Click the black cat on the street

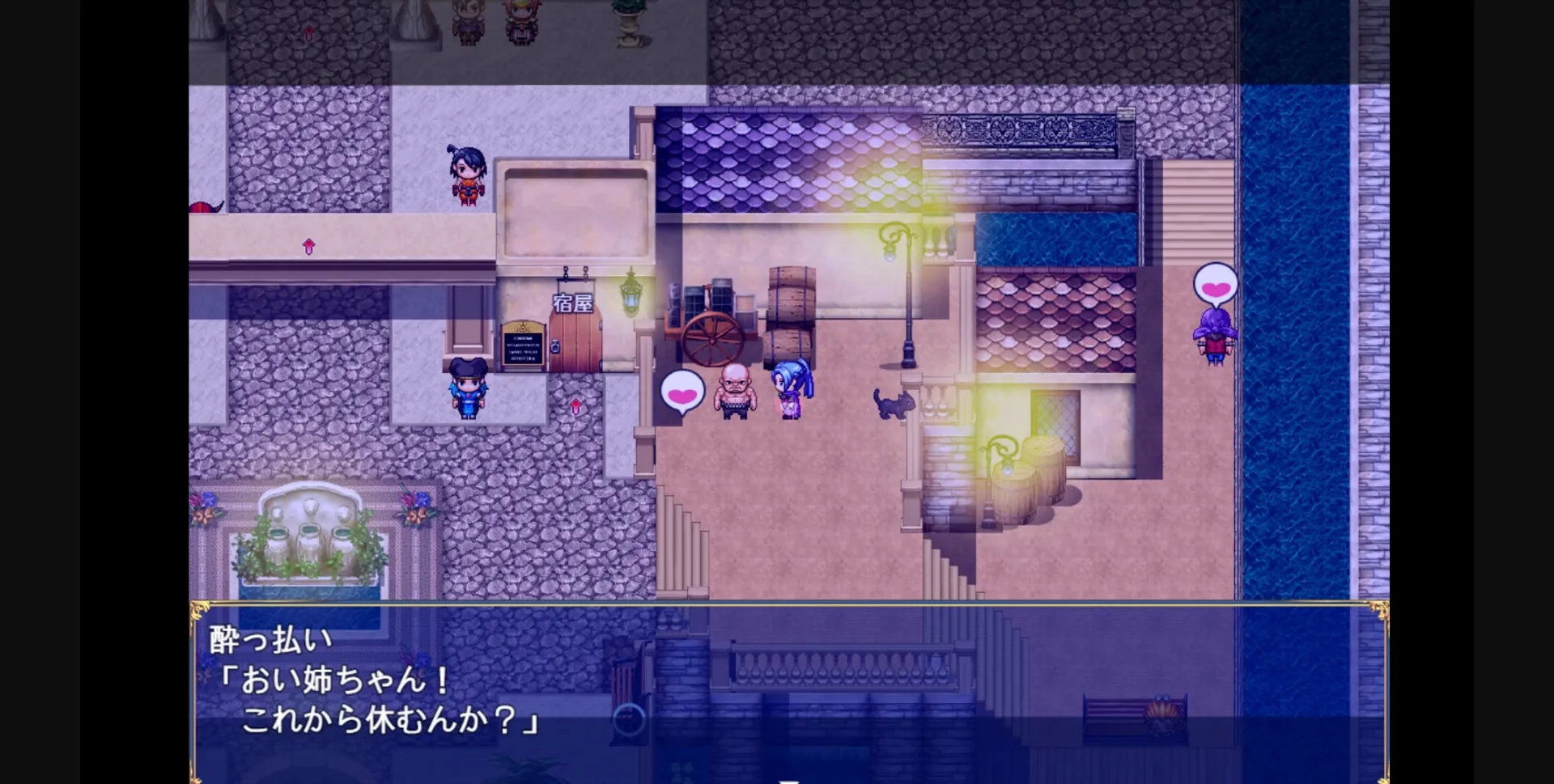894,405
